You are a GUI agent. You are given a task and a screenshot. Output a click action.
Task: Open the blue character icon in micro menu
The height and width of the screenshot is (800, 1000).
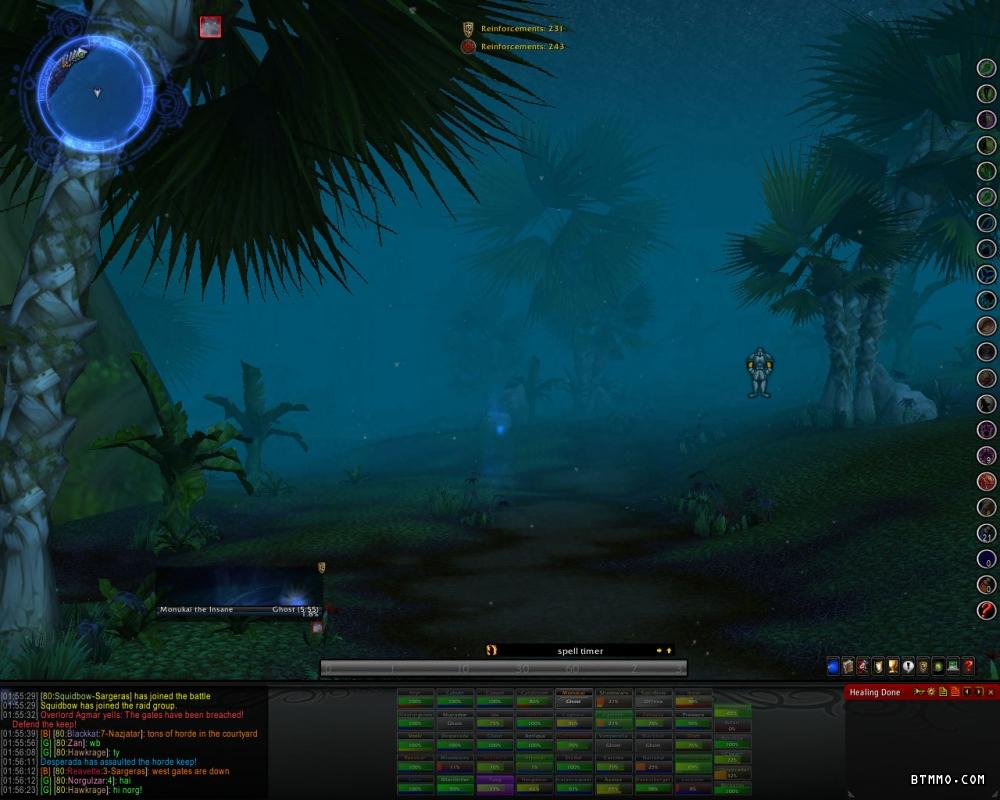[x=833, y=666]
